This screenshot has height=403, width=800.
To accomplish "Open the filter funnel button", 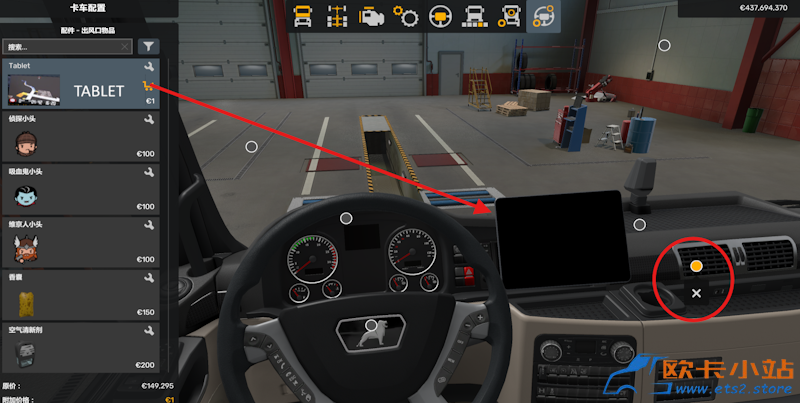I will (149, 46).
